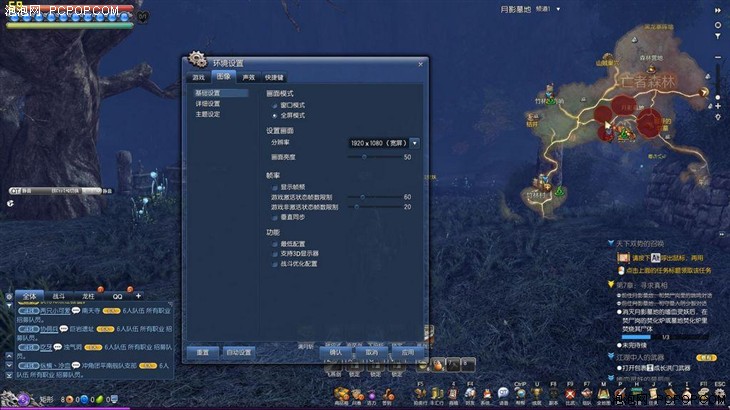
Task: Switch chat to the 战斗 combat tab
Action: click(58, 297)
